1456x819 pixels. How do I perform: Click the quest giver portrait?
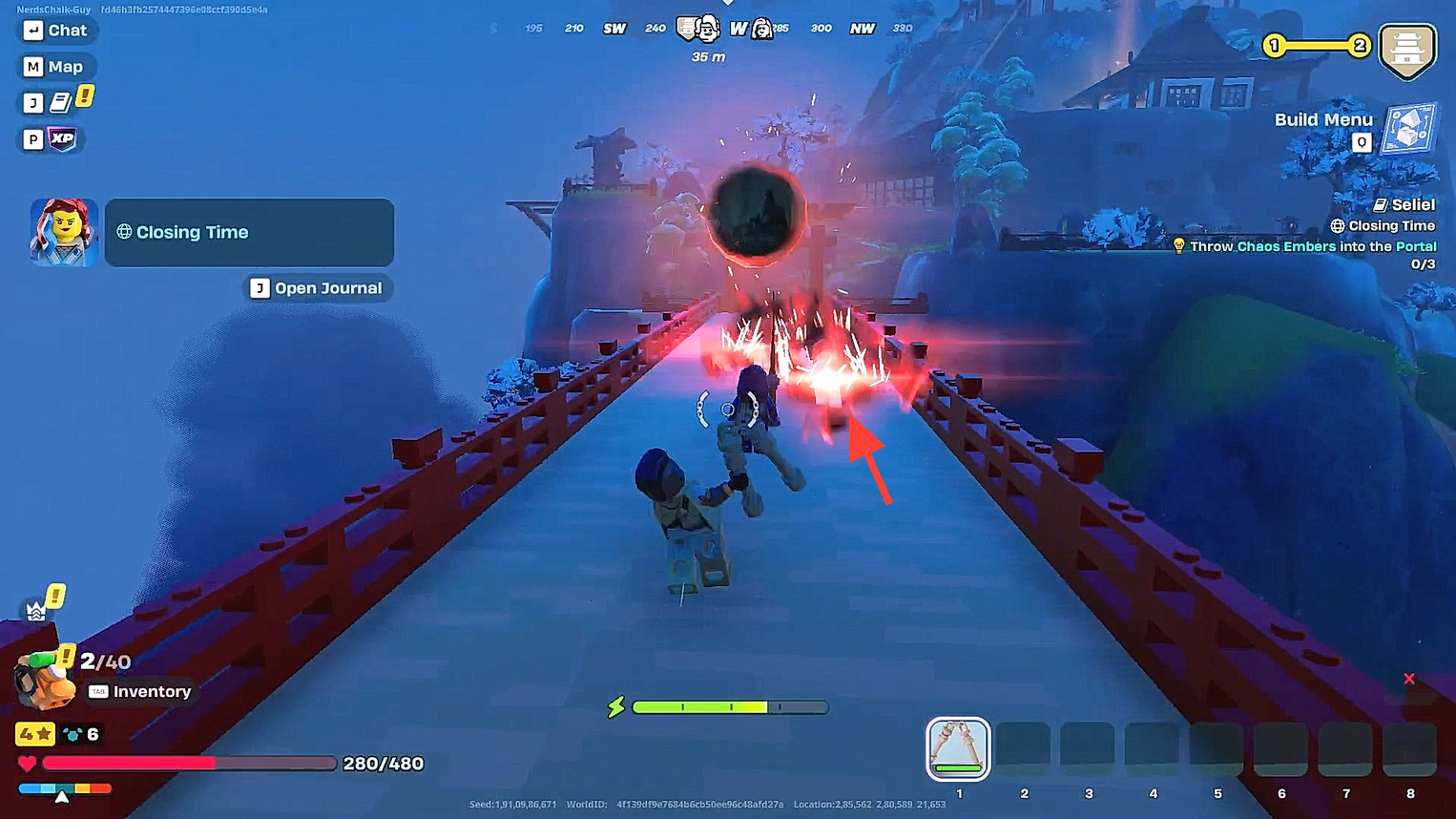pyautogui.click(x=64, y=233)
